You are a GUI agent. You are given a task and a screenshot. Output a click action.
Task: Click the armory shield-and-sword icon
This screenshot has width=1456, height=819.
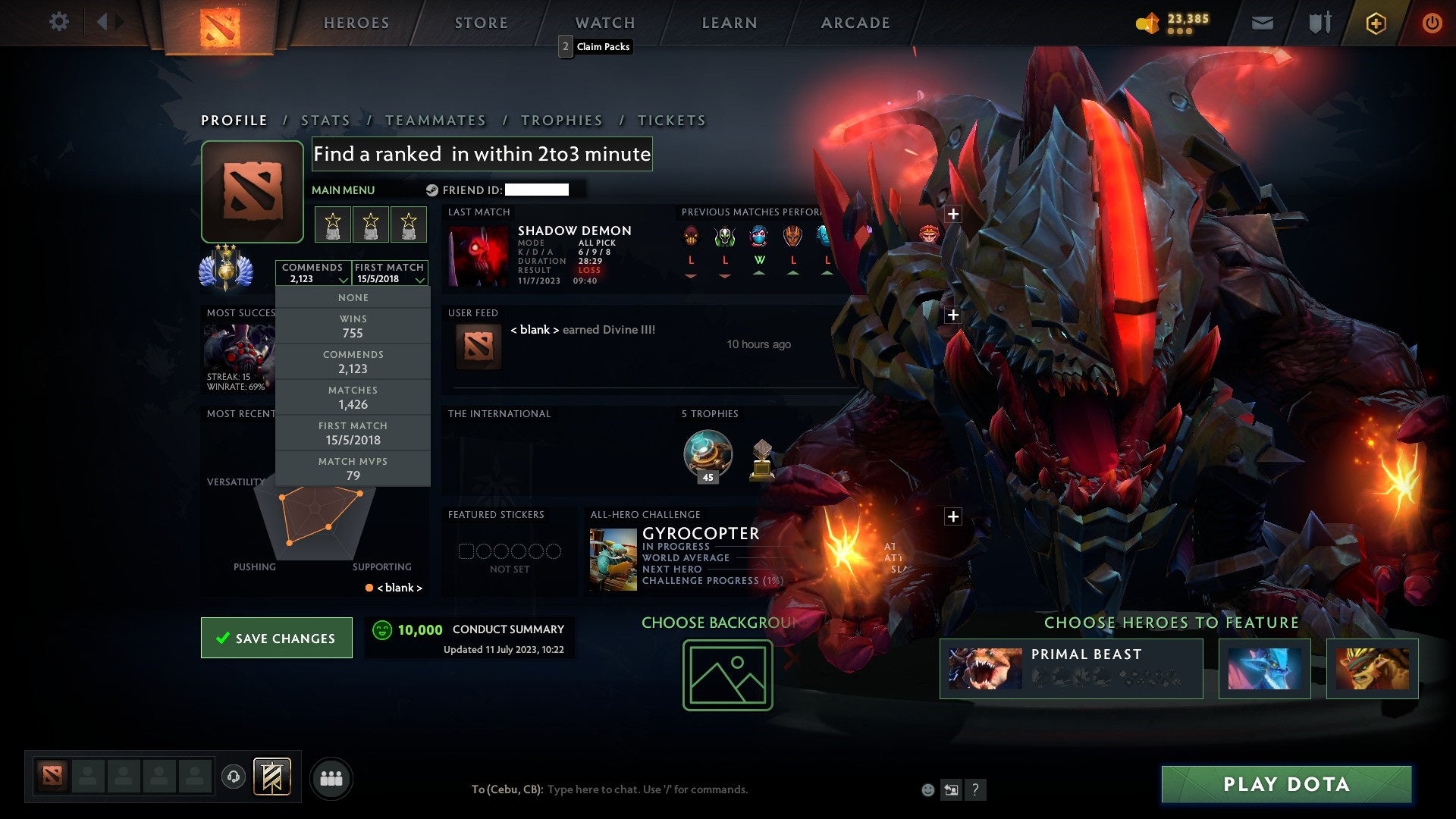pyautogui.click(x=1319, y=23)
